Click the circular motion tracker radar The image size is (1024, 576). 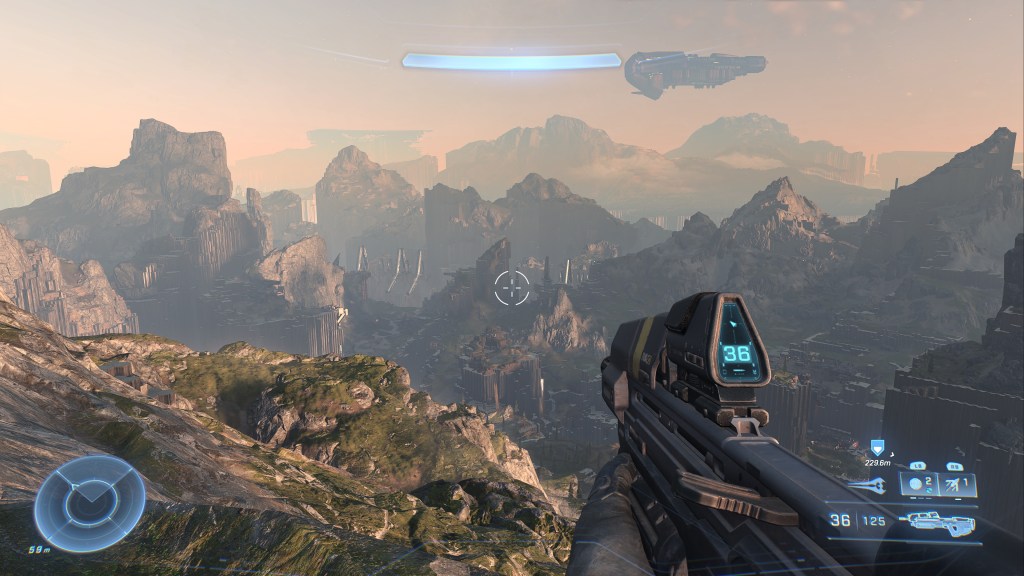tap(89, 503)
